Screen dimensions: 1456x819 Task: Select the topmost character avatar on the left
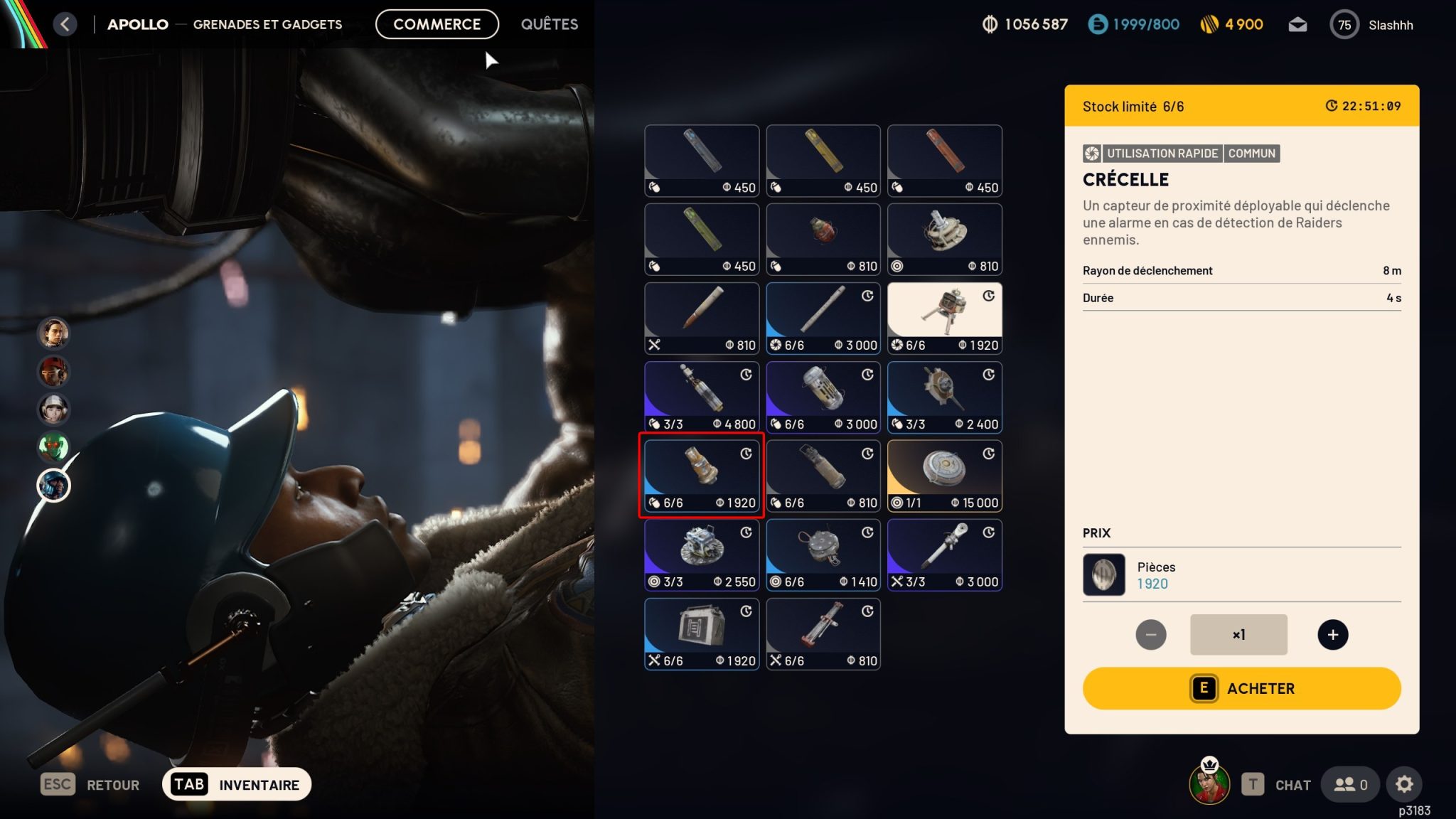point(53,334)
